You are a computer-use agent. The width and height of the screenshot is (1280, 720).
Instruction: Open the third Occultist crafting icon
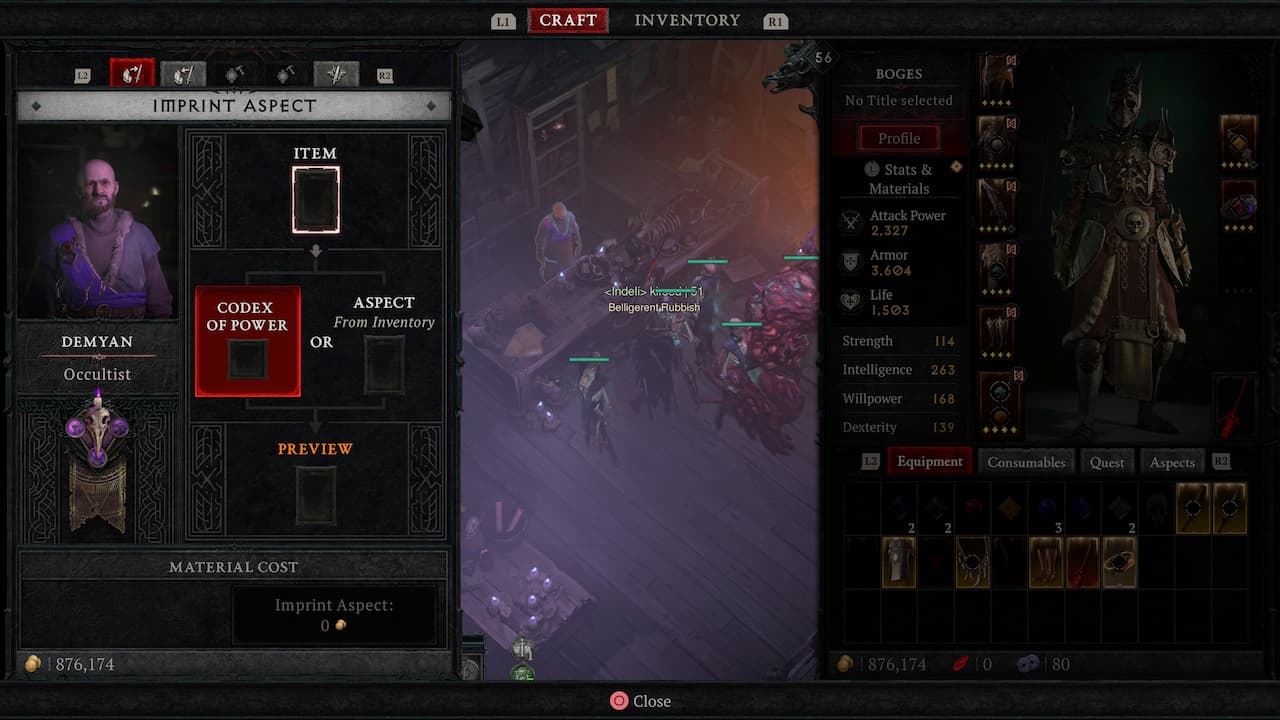tap(233, 73)
